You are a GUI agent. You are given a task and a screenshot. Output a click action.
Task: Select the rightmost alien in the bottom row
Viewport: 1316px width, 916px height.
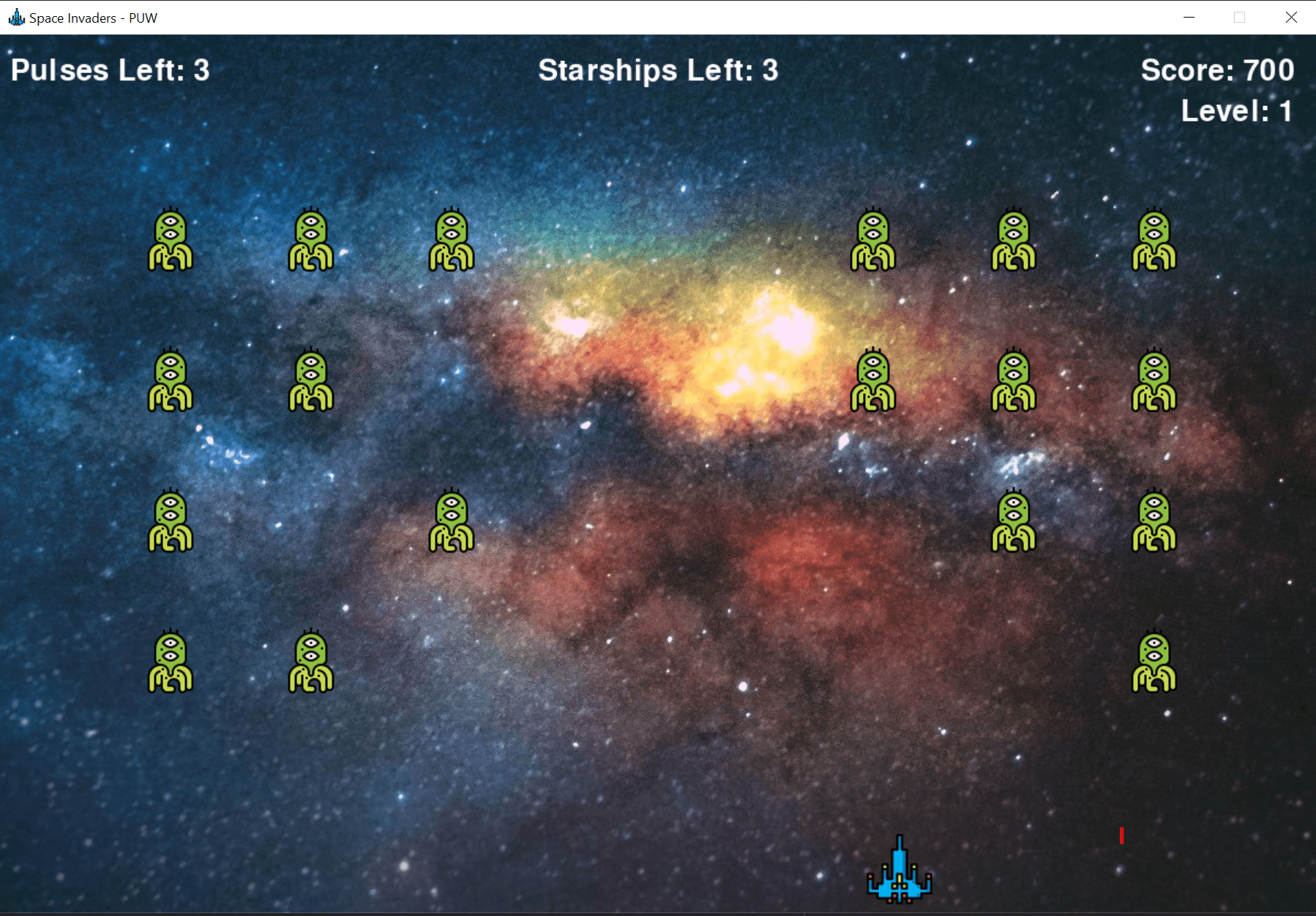(1154, 659)
